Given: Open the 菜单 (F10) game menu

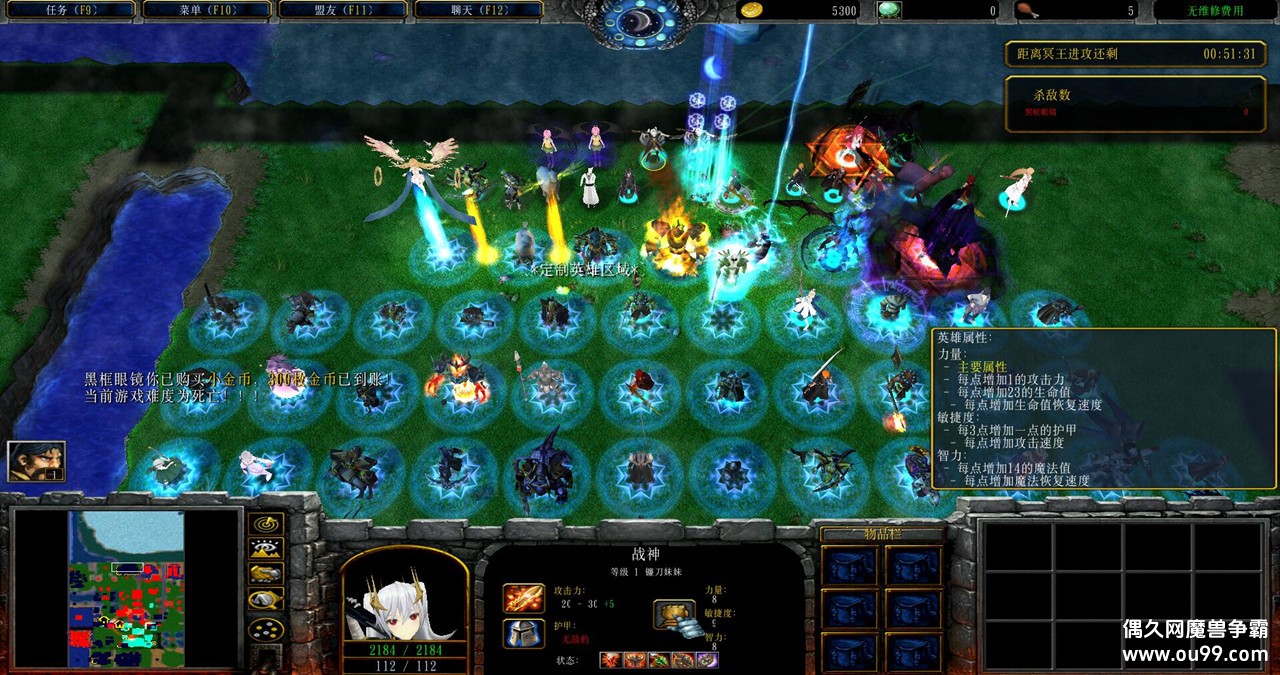Looking at the screenshot, I should pyautogui.click(x=205, y=10).
